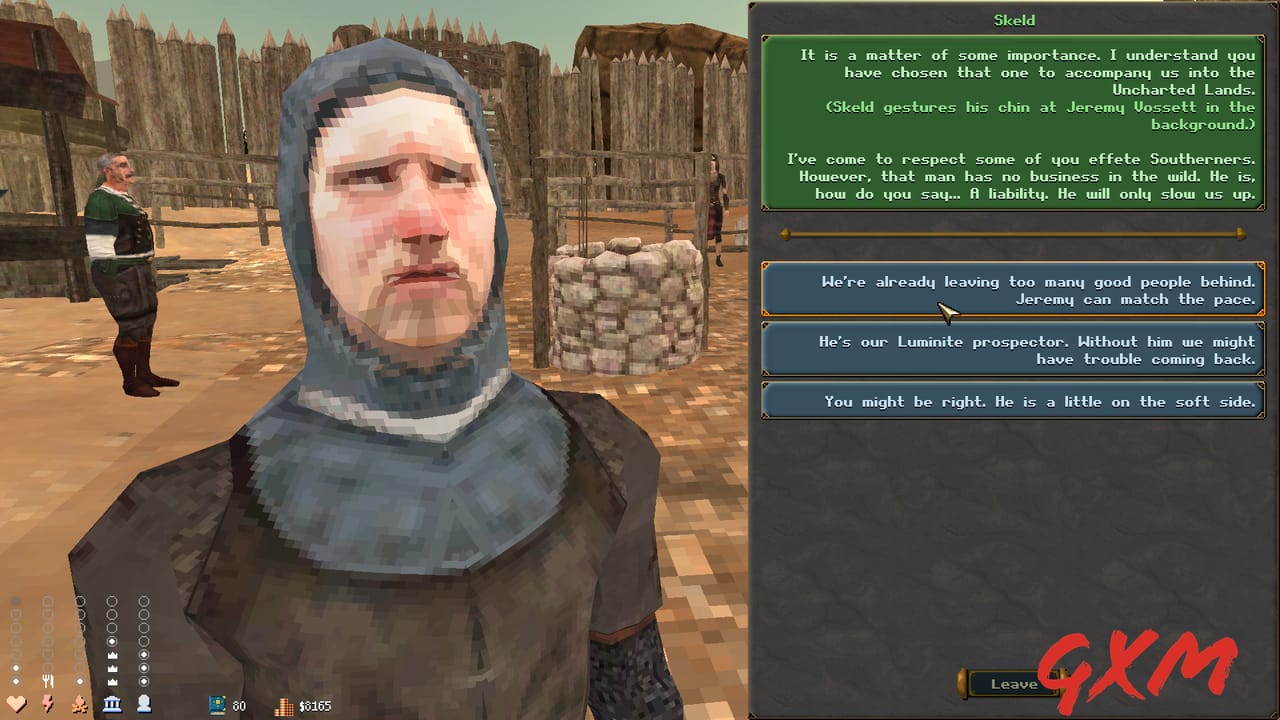This screenshot has height=720, width=1280.
Task: Select 'You might be right' dialogue option
Action: click(1013, 401)
